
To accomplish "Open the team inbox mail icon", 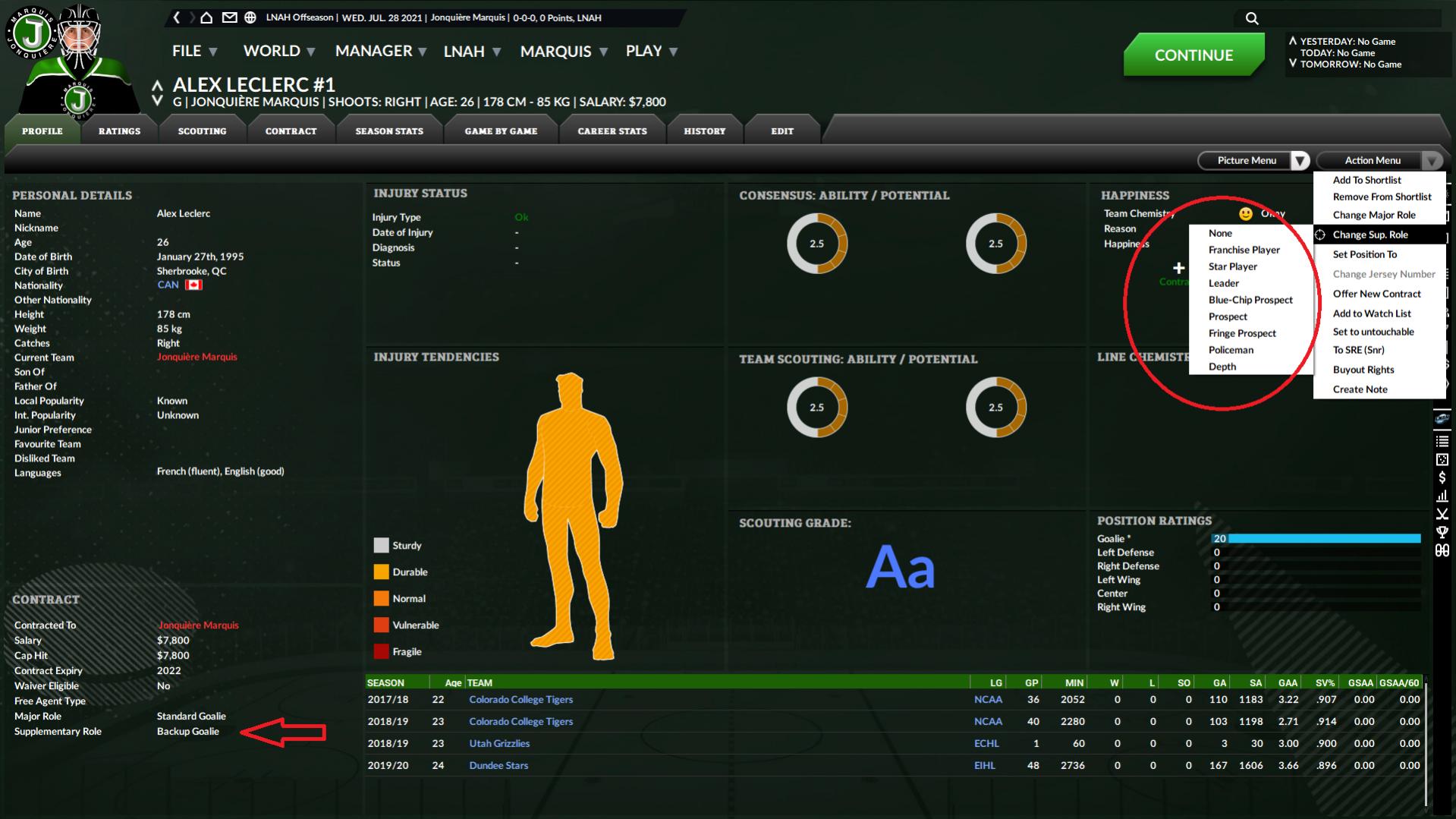I will [229, 16].
